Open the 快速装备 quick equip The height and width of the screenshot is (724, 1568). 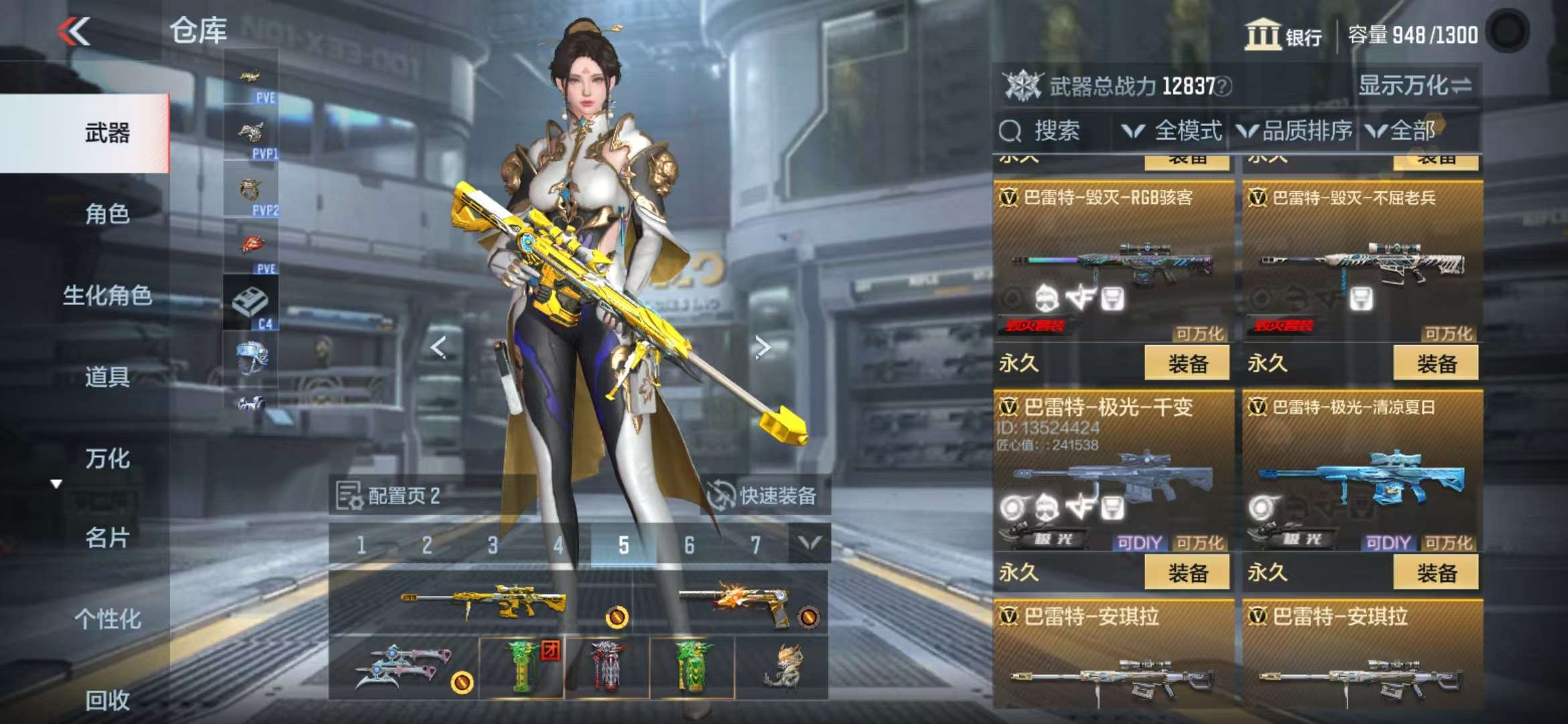pos(764,496)
